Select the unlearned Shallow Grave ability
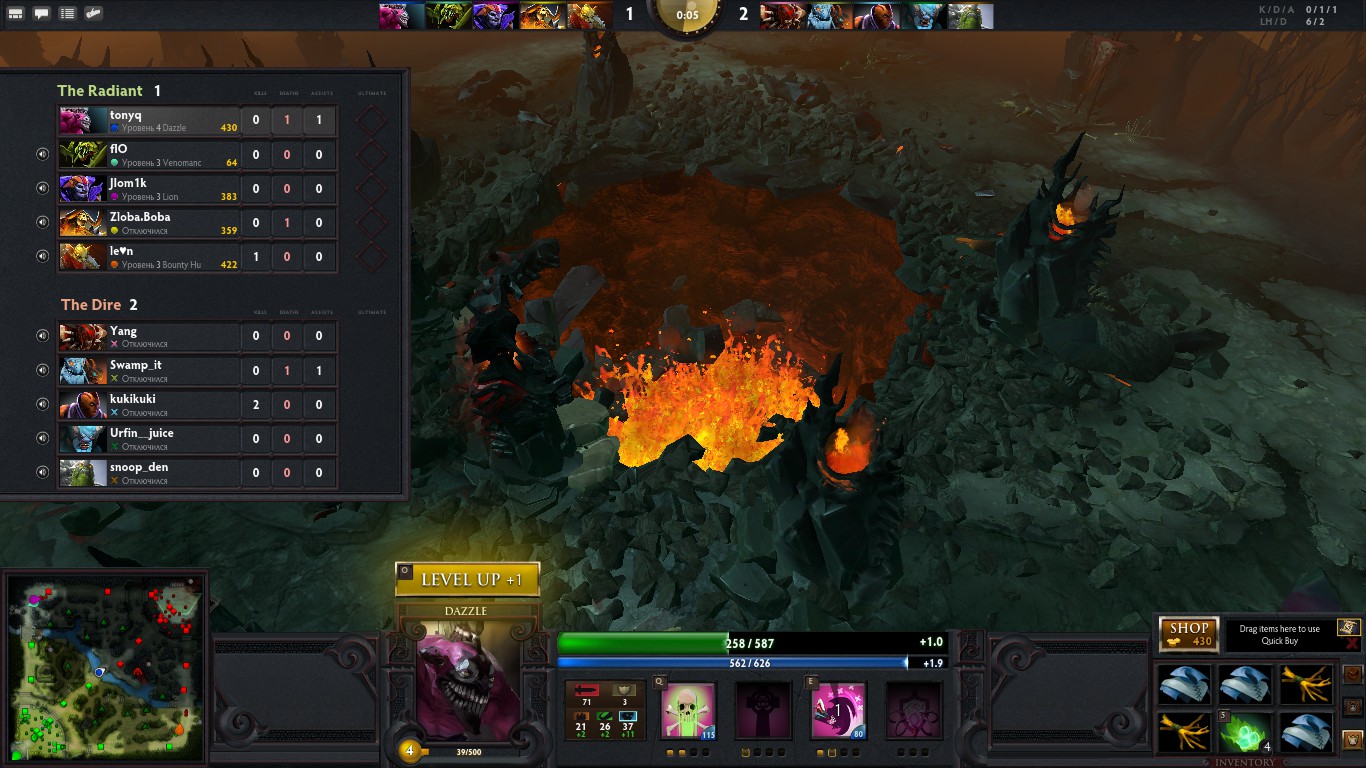The height and width of the screenshot is (768, 1366). coord(763,711)
